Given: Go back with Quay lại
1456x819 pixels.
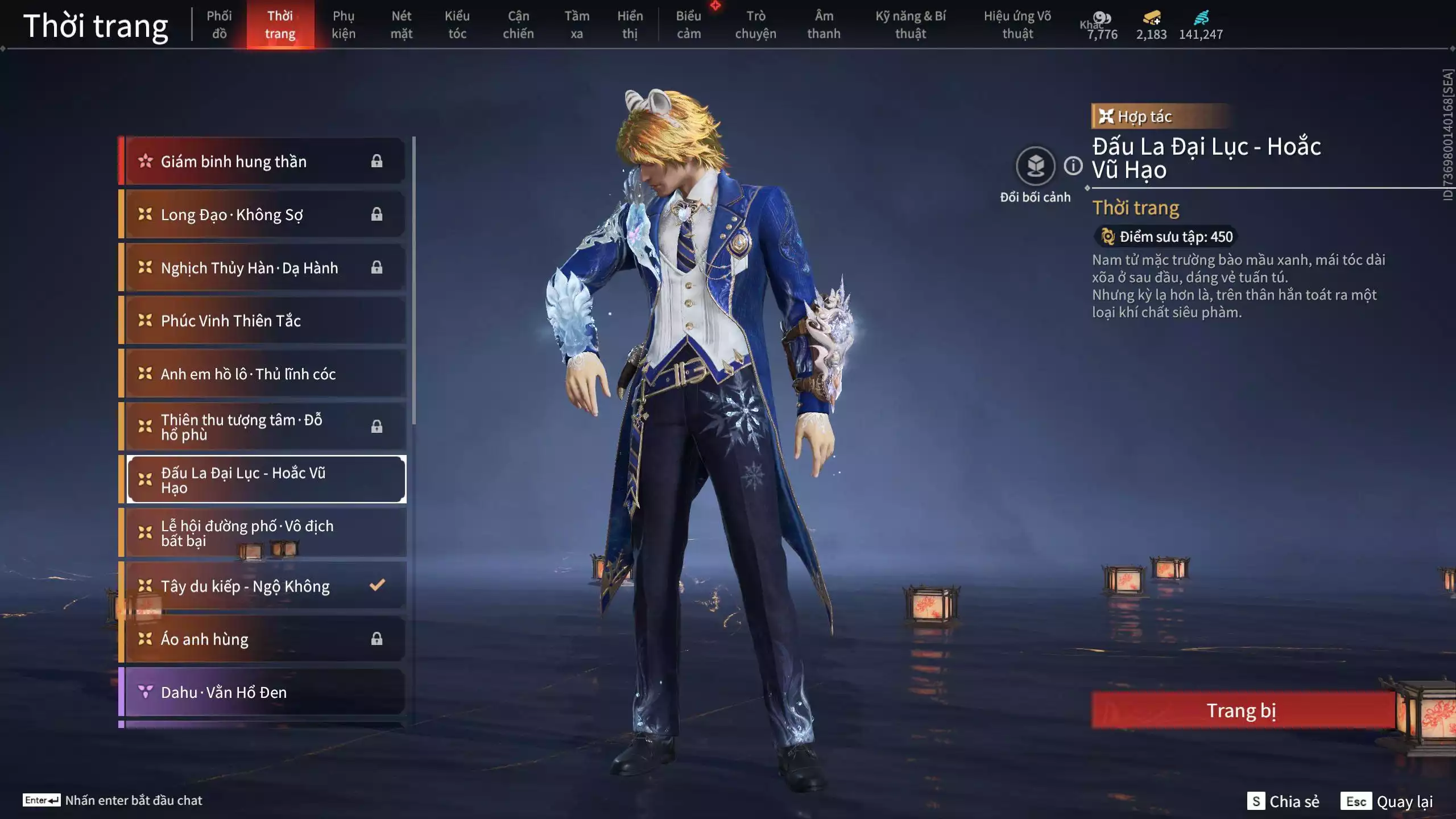Looking at the screenshot, I should coord(1387,801).
